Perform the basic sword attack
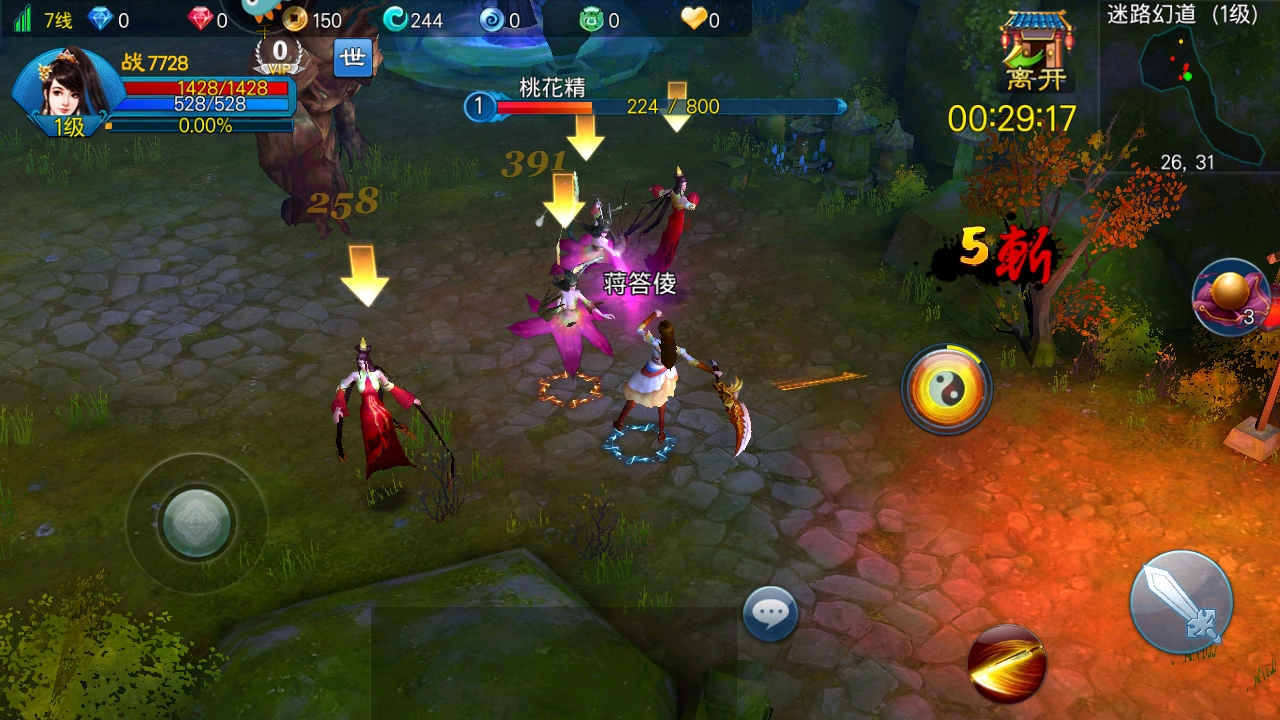The width and height of the screenshot is (1280, 720). click(1181, 602)
